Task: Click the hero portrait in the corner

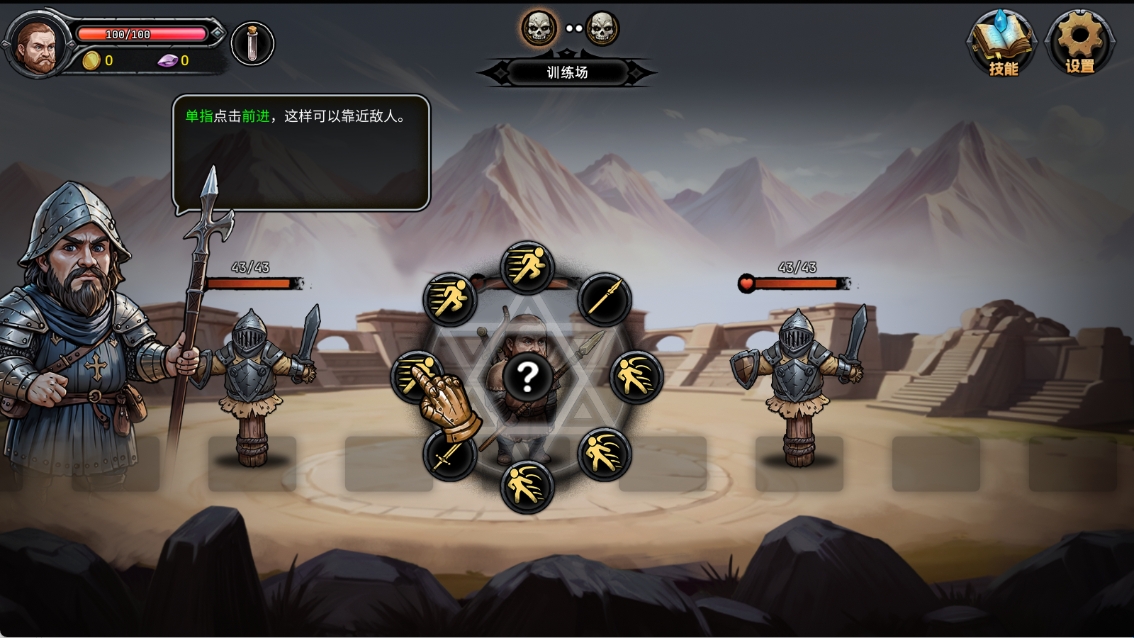Action: point(38,44)
